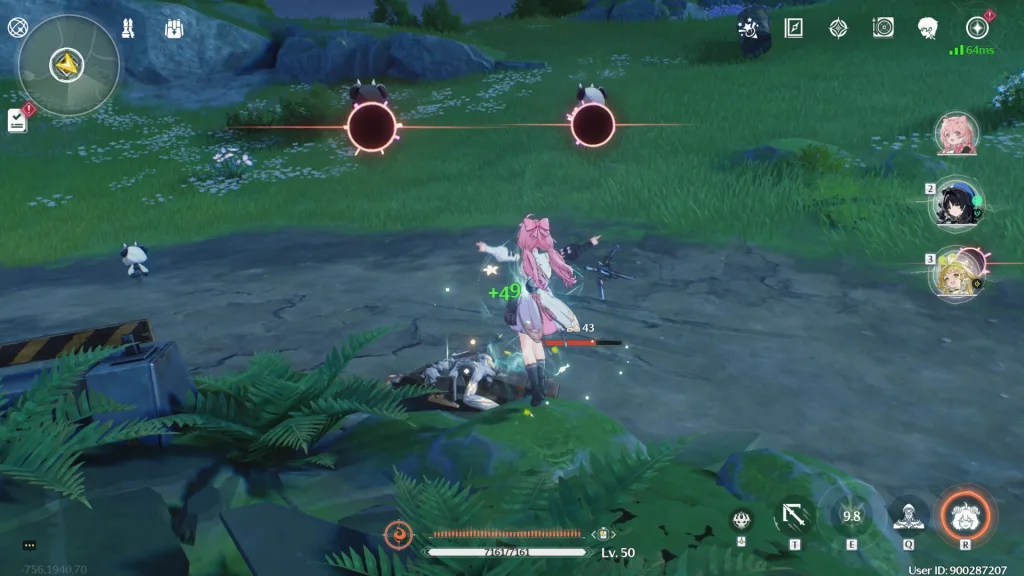
Task: Click the four-pointed star diamond icon
Action: pyautogui.click(x=838, y=28)
